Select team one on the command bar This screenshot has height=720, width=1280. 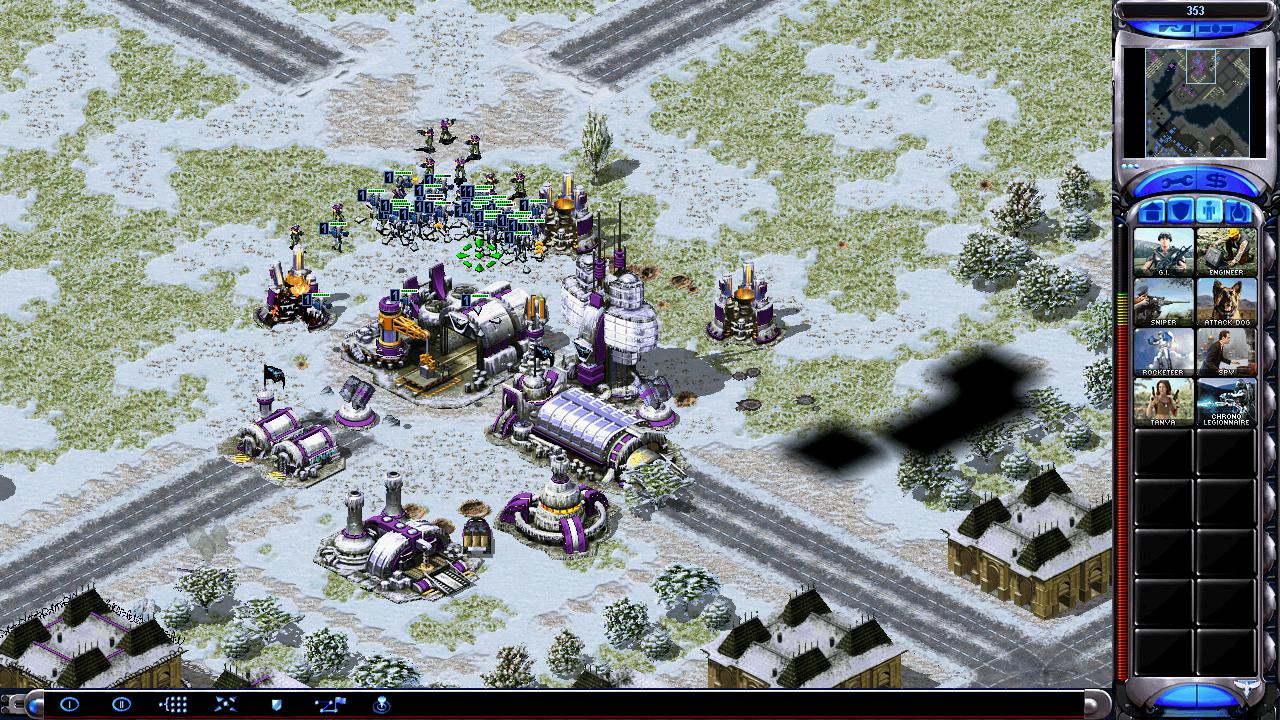tap(69, 704)
